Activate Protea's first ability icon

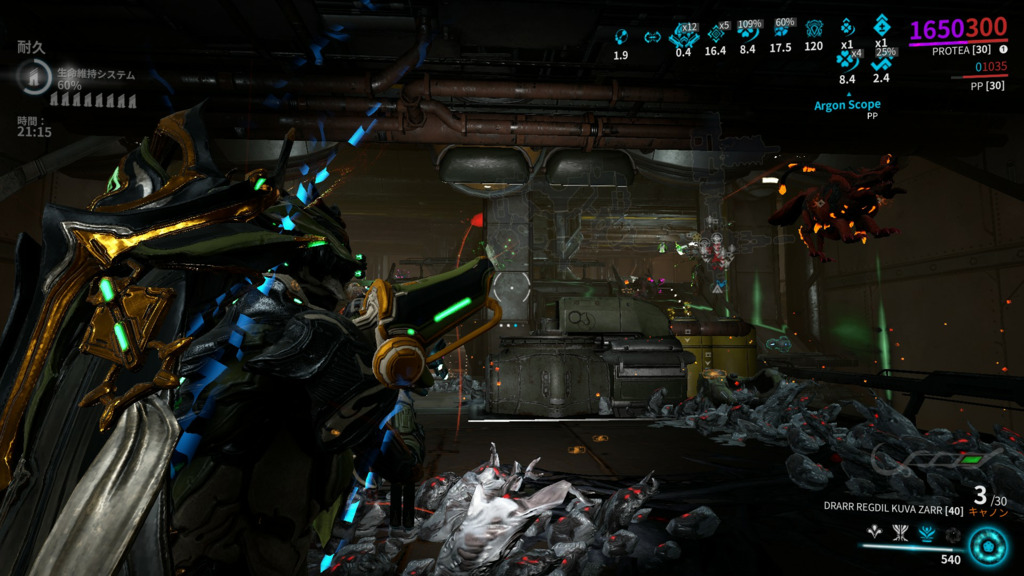pyautogui.click(x=877, y=535)
